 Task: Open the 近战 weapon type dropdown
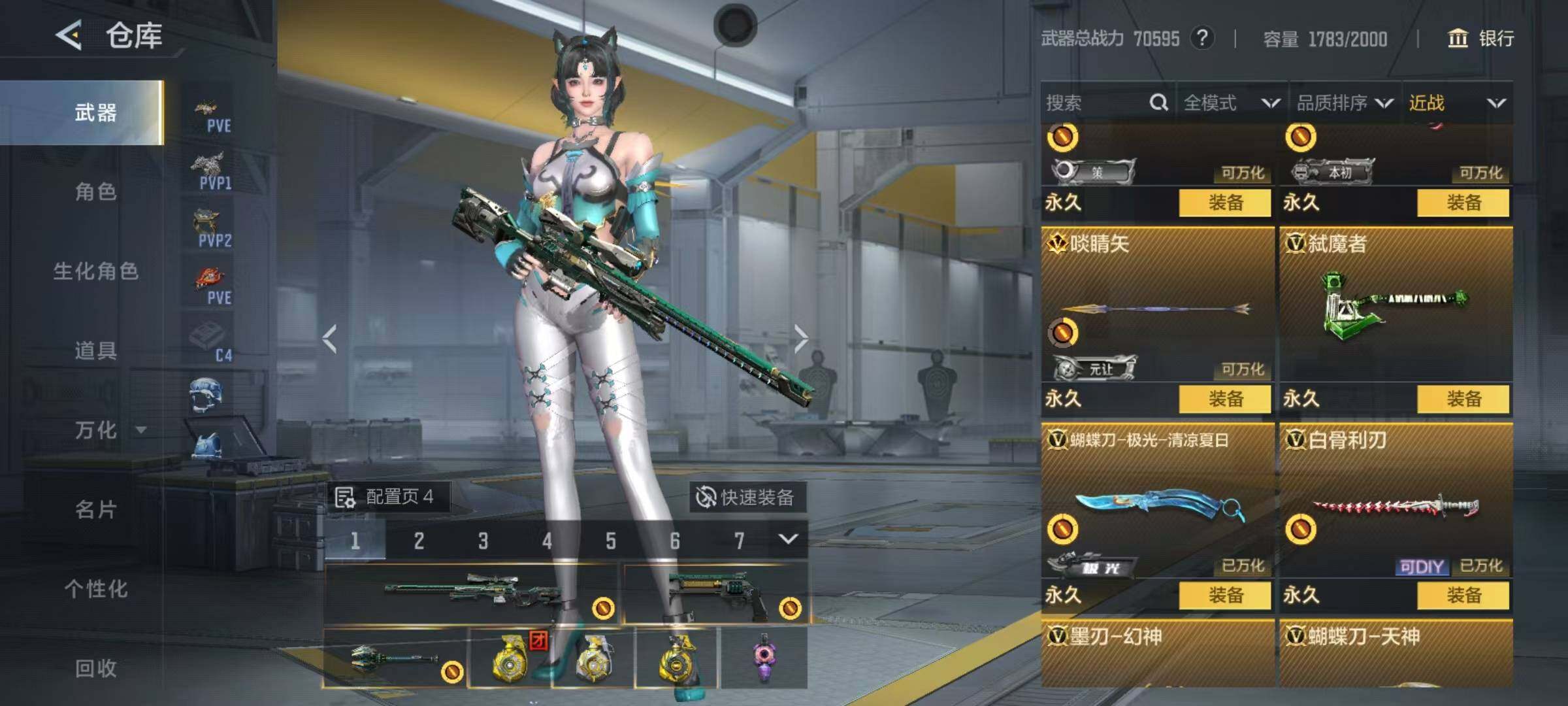(x=1457, y=103)
